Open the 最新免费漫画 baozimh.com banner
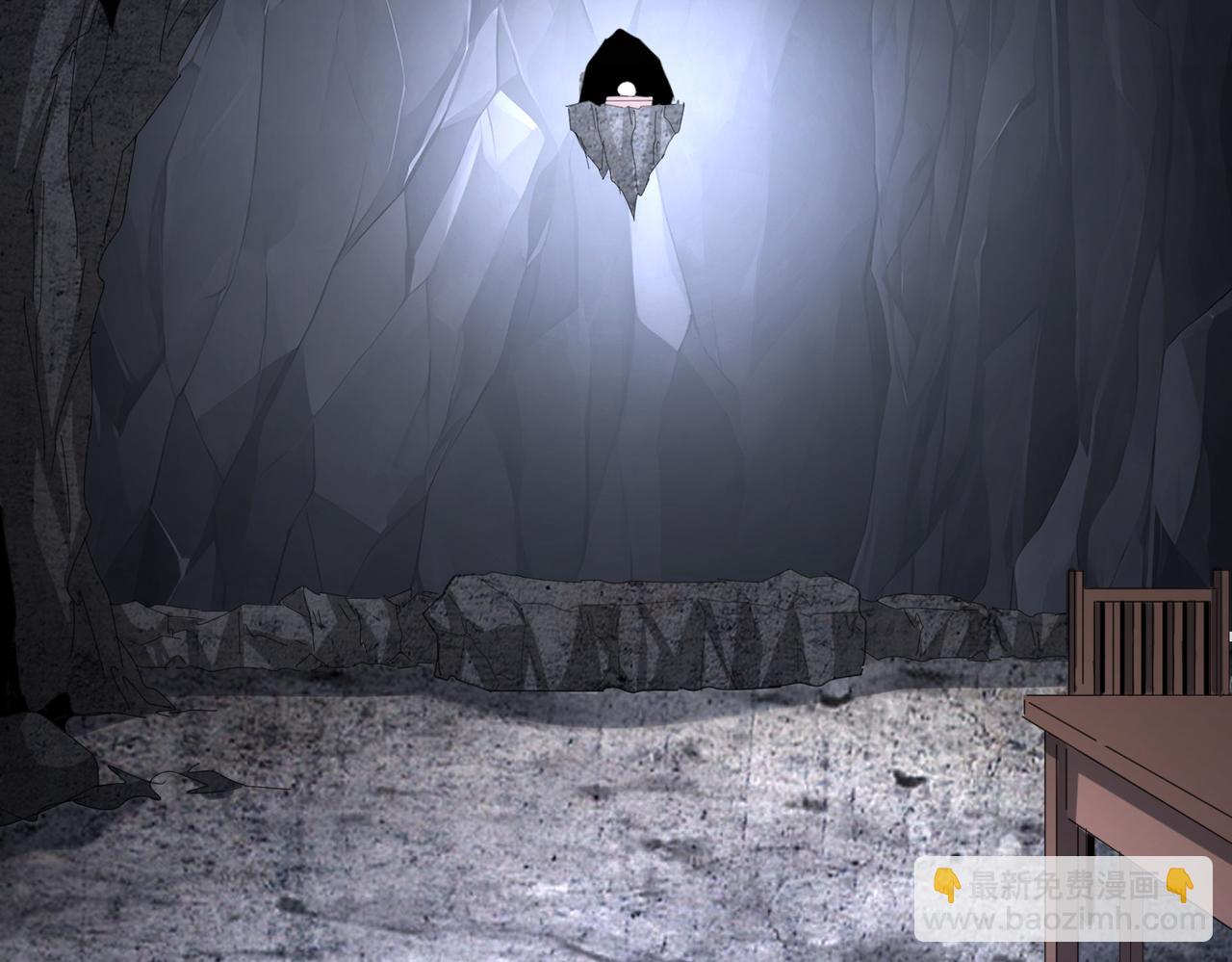The image size is (1232, 962). click(1063, 898)
